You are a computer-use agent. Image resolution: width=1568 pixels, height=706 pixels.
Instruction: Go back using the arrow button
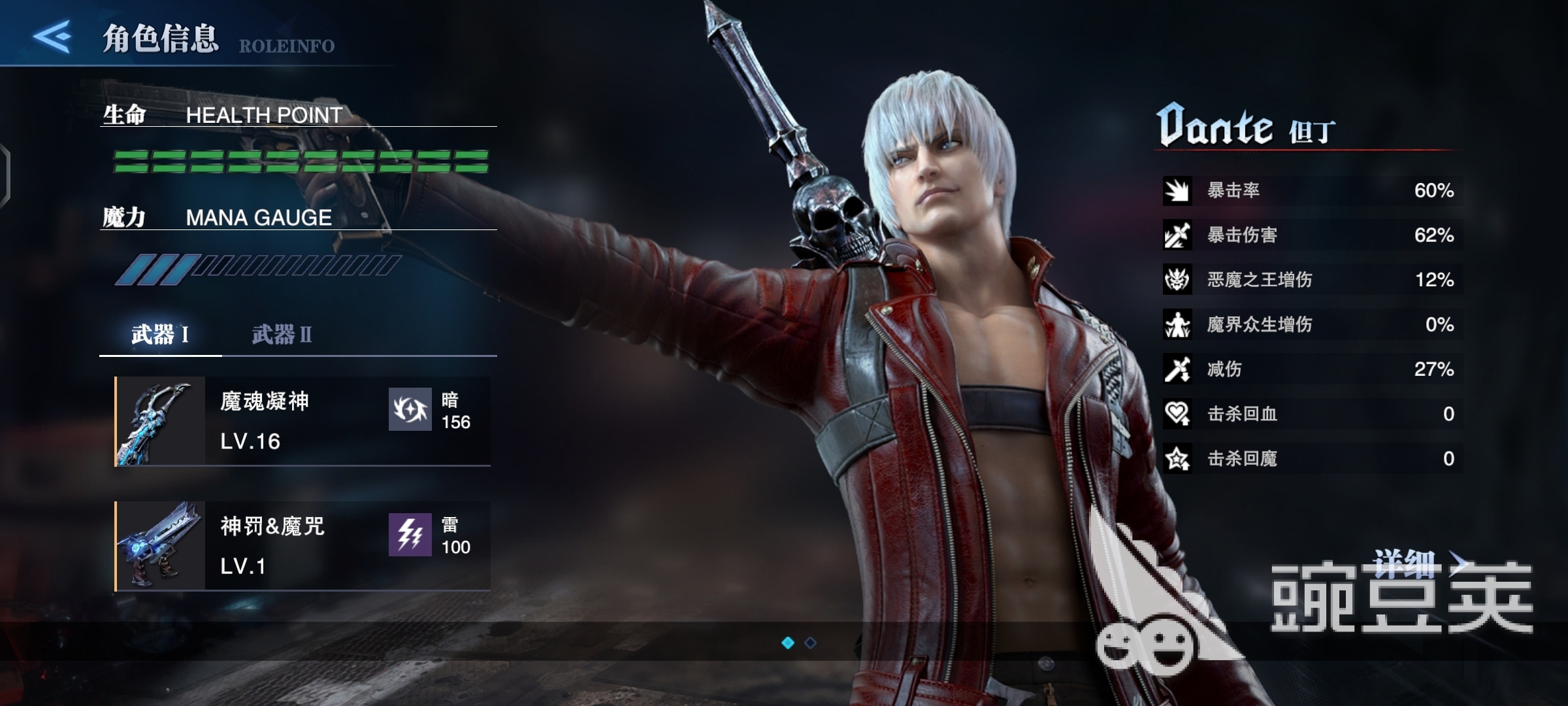pyautogui.click(x=52, y=37)
